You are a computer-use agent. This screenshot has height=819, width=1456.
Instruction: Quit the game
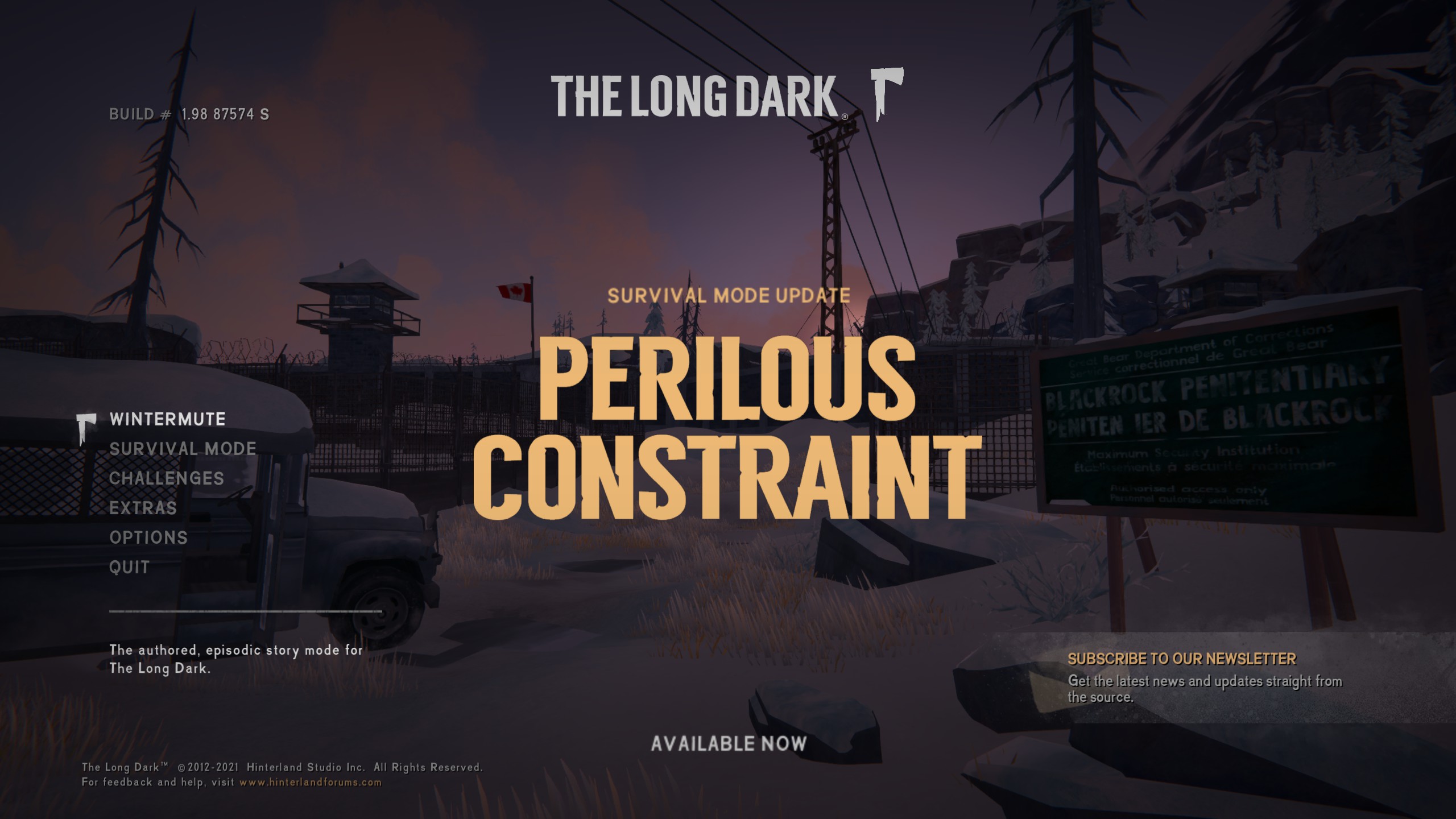129,568
